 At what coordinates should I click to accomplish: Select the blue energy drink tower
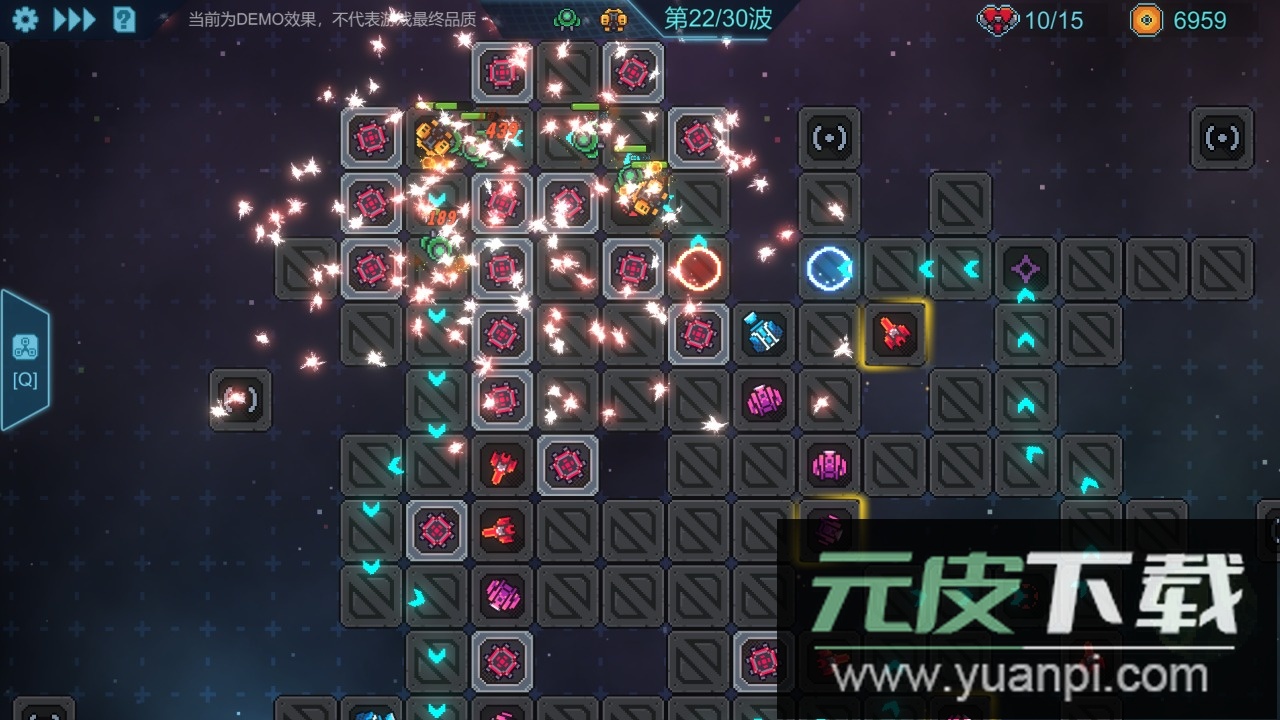point(763,334)
